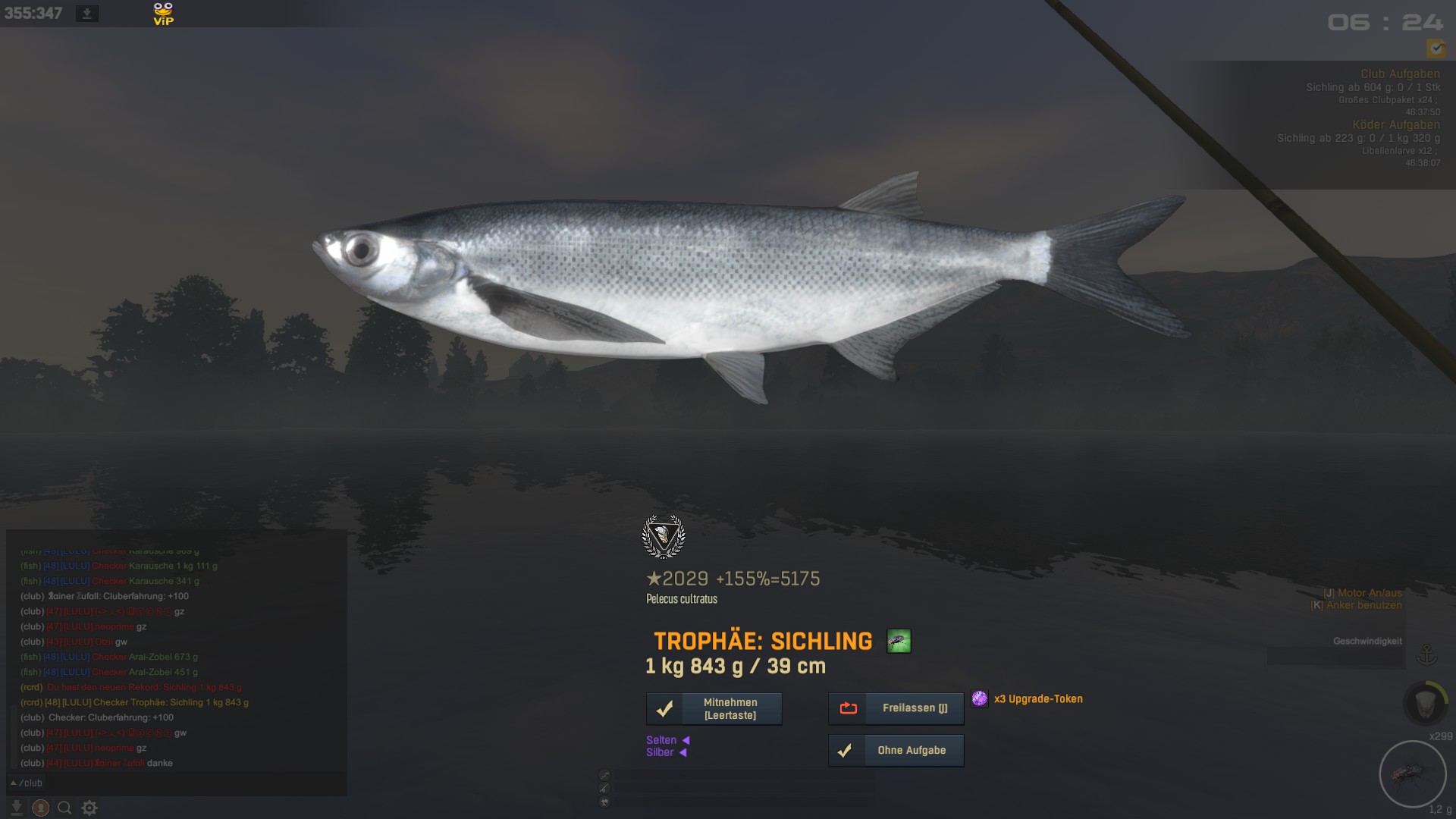Click the purple Upgrade-Token reward icon
The image size is (1456, 819).
tap(980, 699)
